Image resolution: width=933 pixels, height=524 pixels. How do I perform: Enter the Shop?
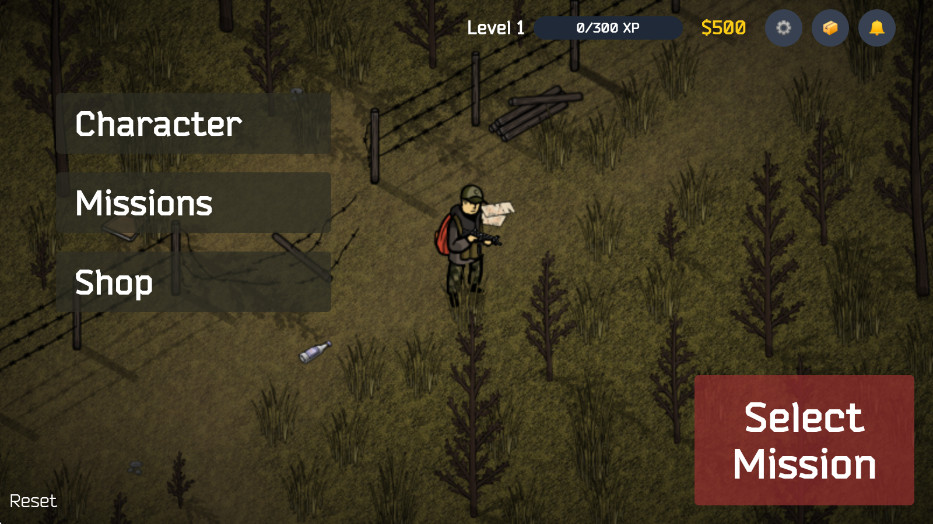point(193,282)
